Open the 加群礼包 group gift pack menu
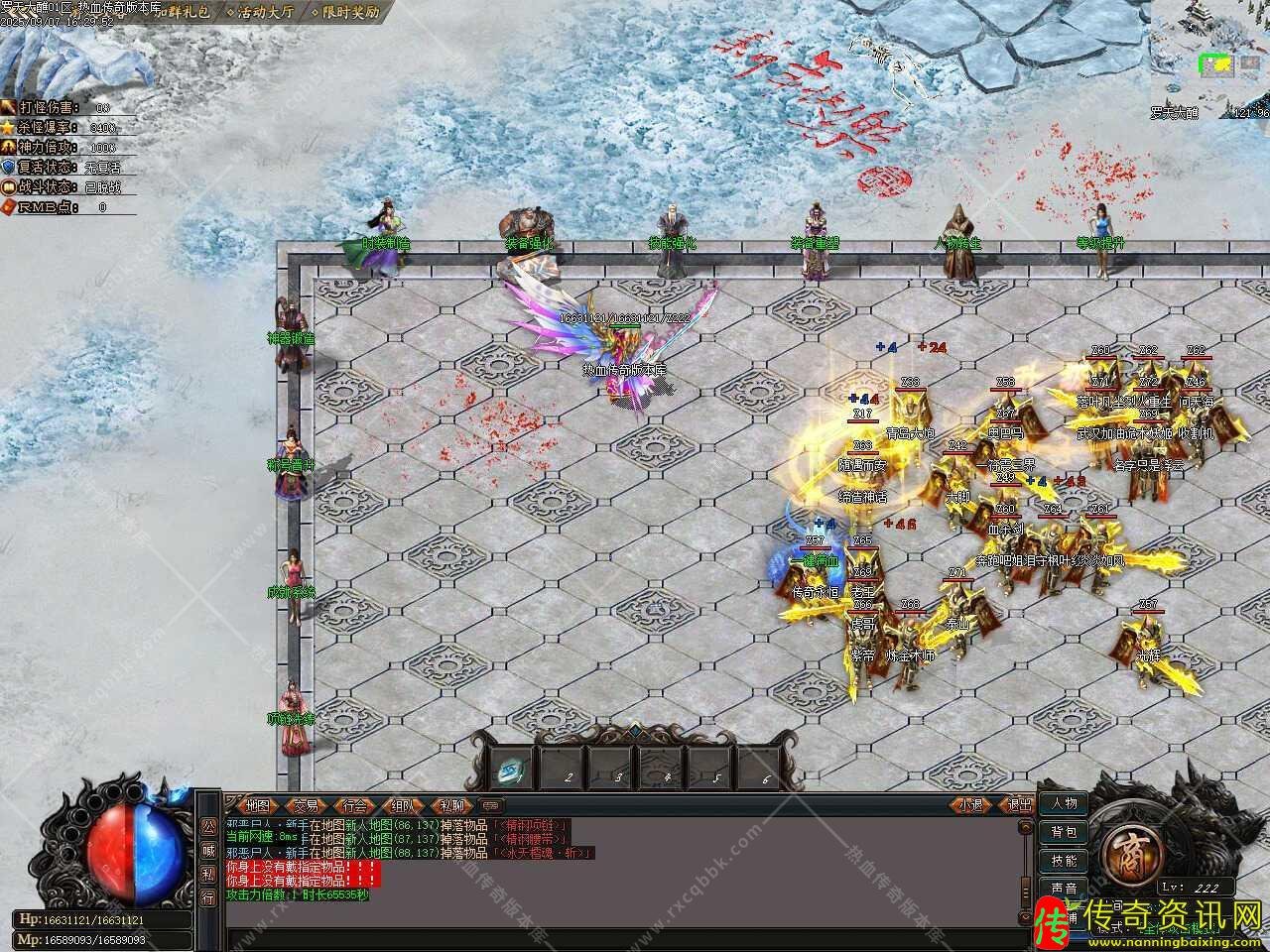 point(185,13)
